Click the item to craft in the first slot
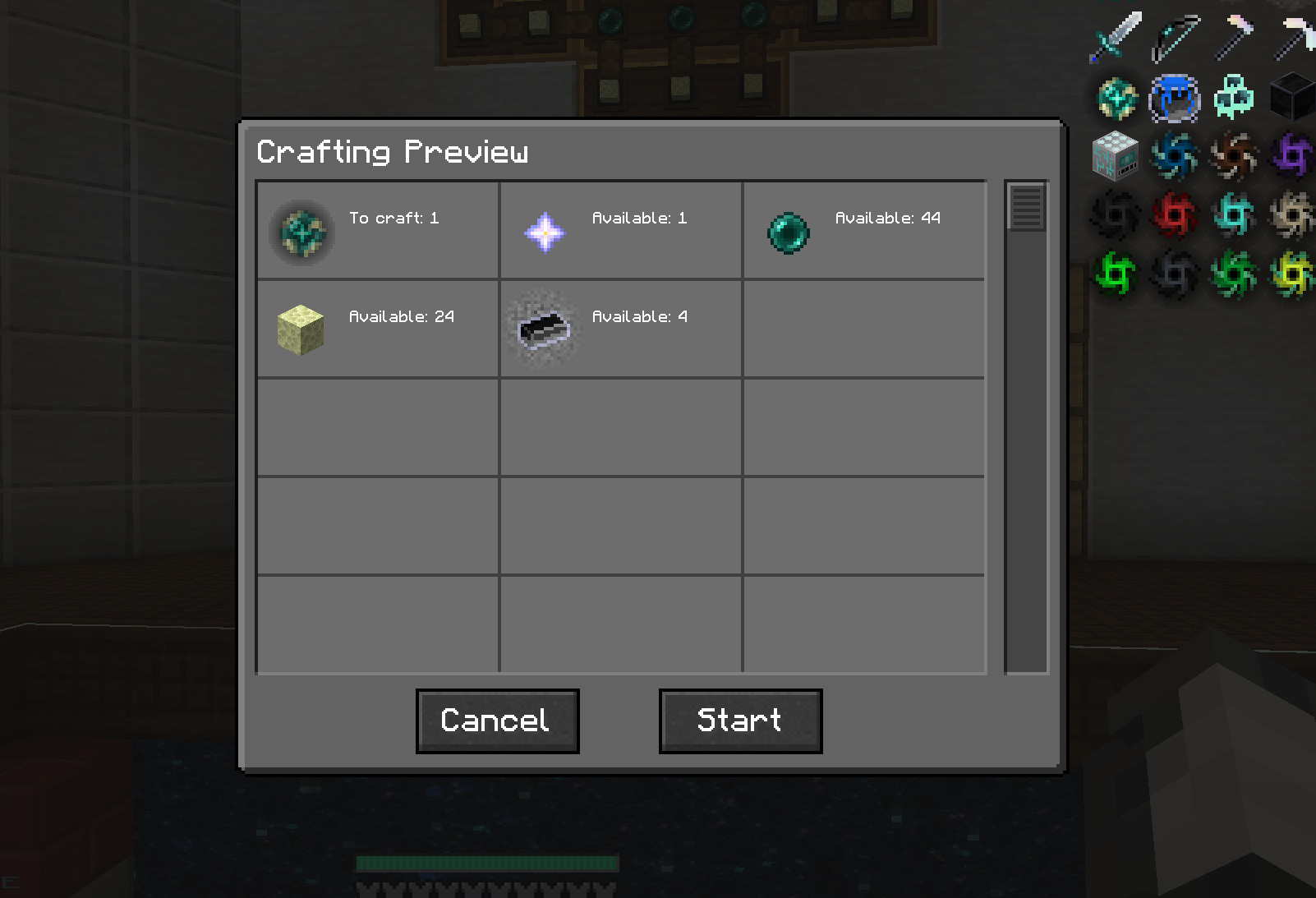This screenshot has height=898, width=1316. [301, 233]
